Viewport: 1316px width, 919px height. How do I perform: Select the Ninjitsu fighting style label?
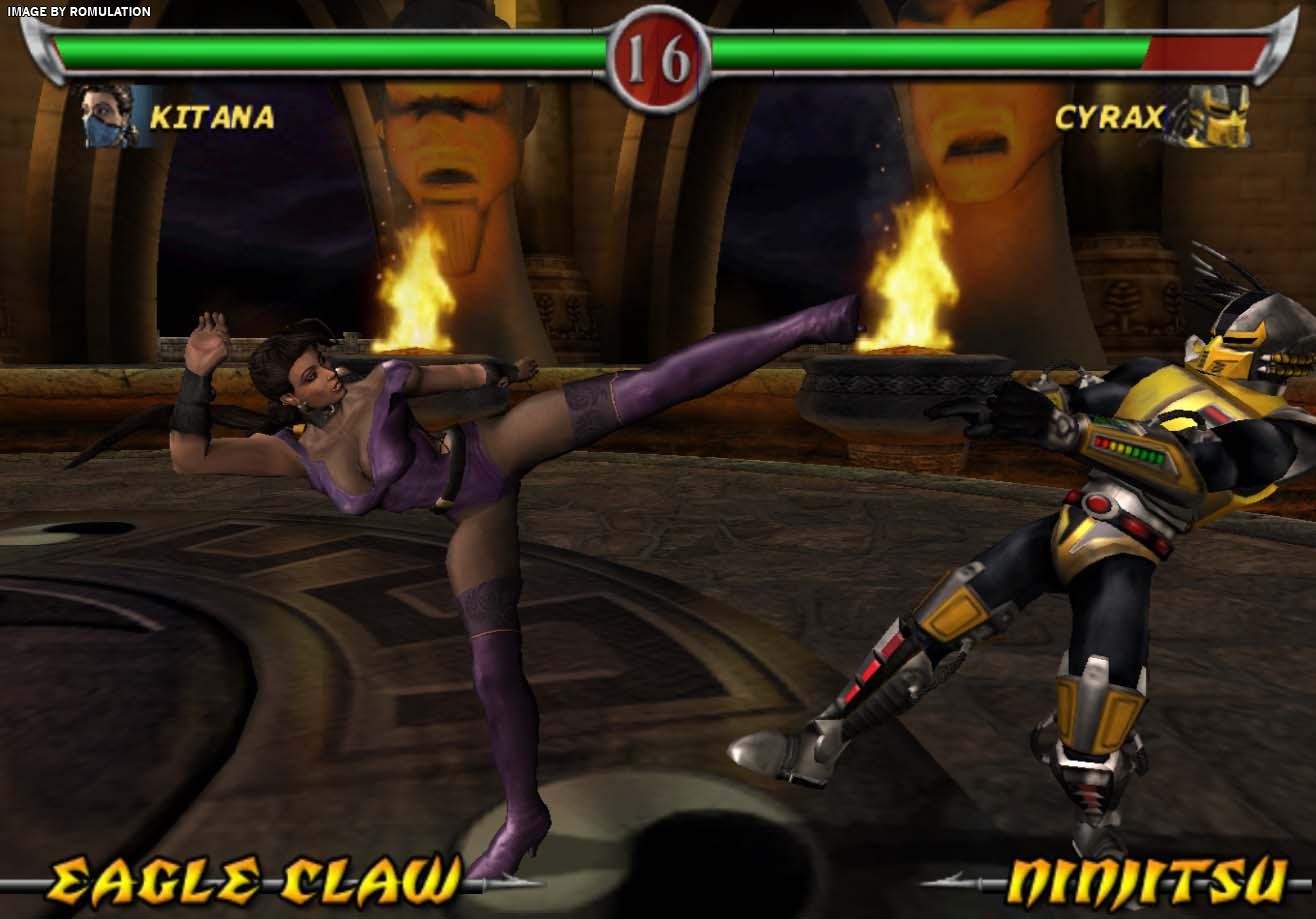pos(1146,881)
